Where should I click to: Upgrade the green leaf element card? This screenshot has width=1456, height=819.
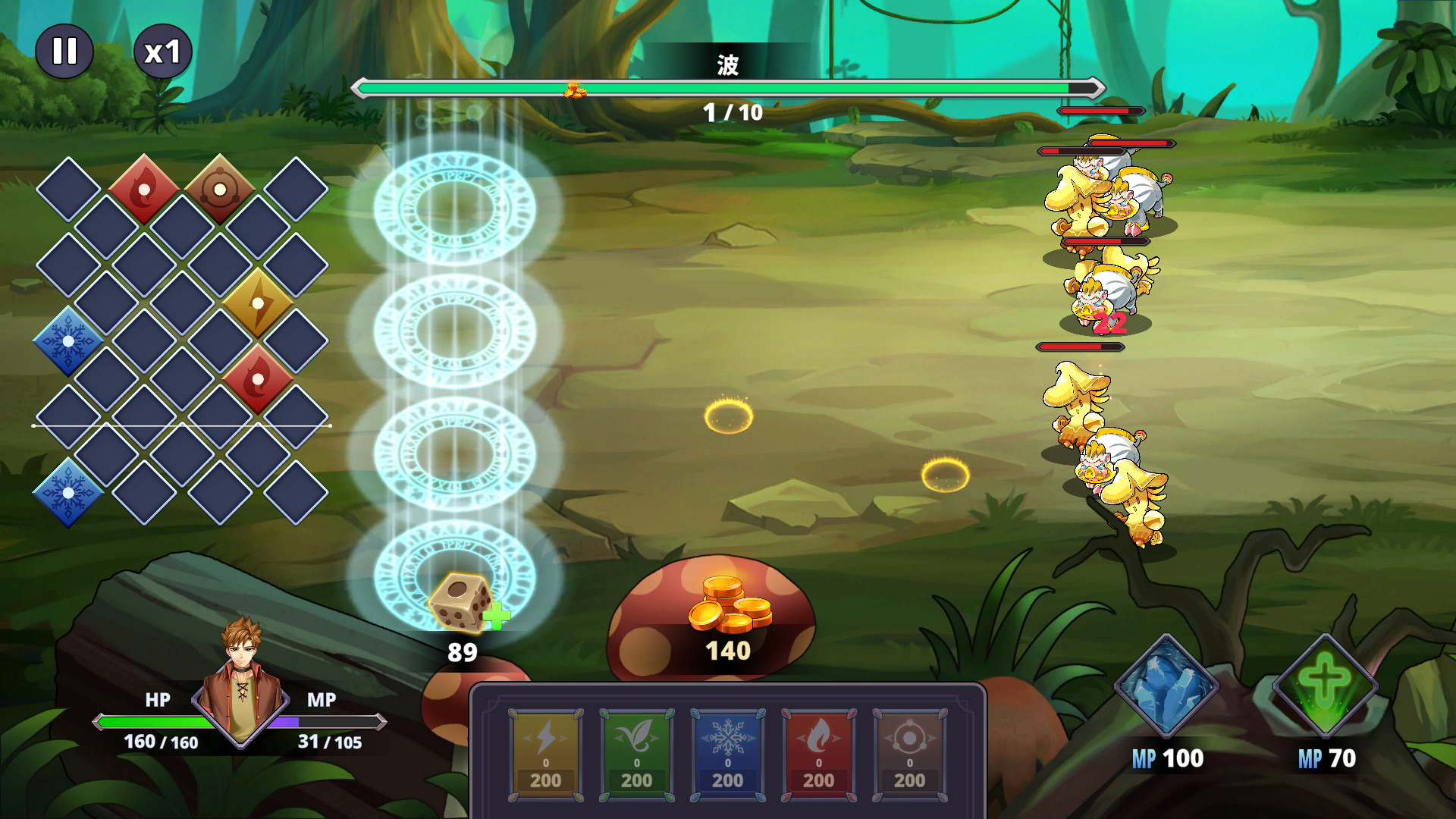(x=636, y=755)
